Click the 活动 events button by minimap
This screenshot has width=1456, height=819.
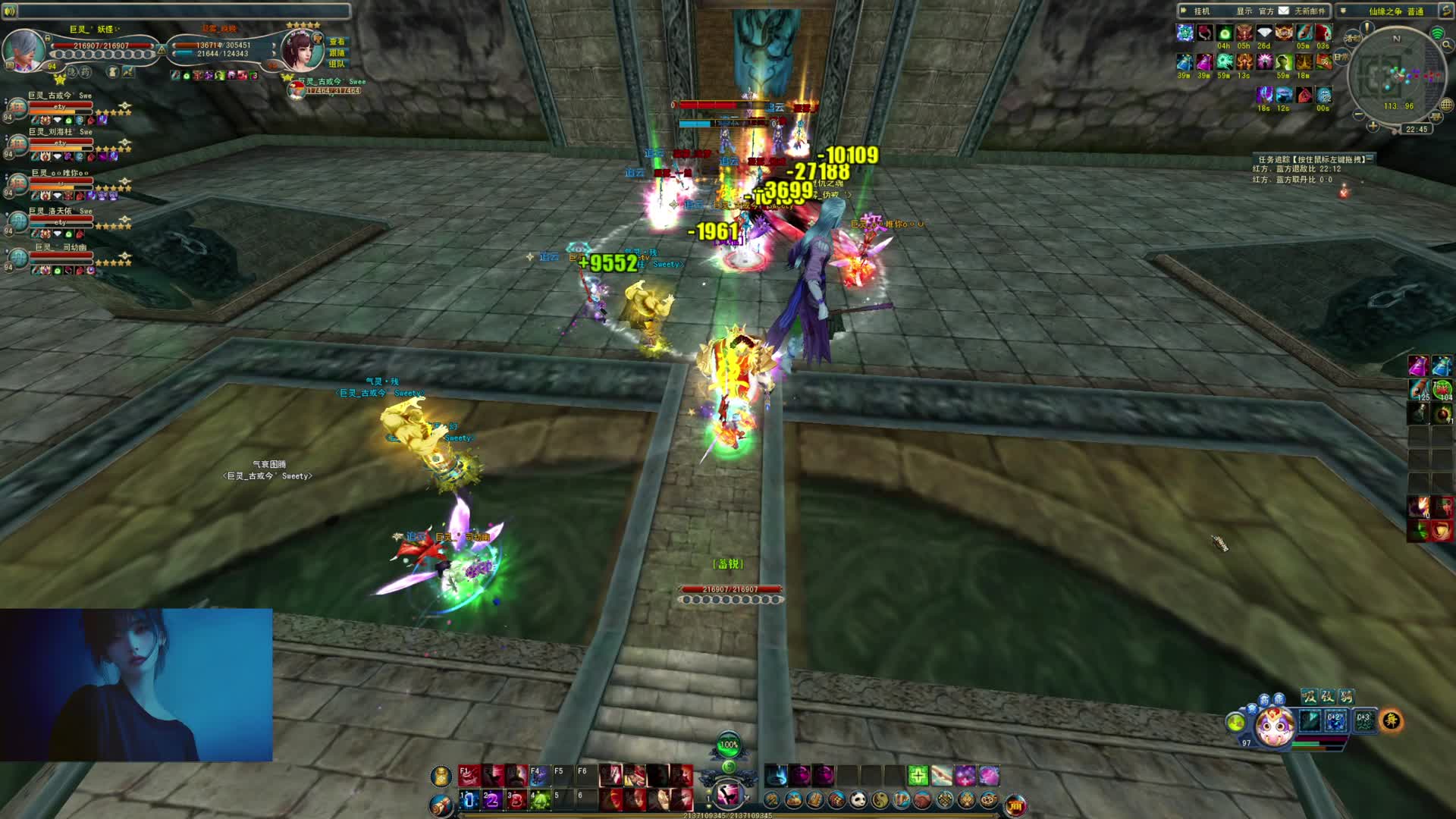(1351, 38)
